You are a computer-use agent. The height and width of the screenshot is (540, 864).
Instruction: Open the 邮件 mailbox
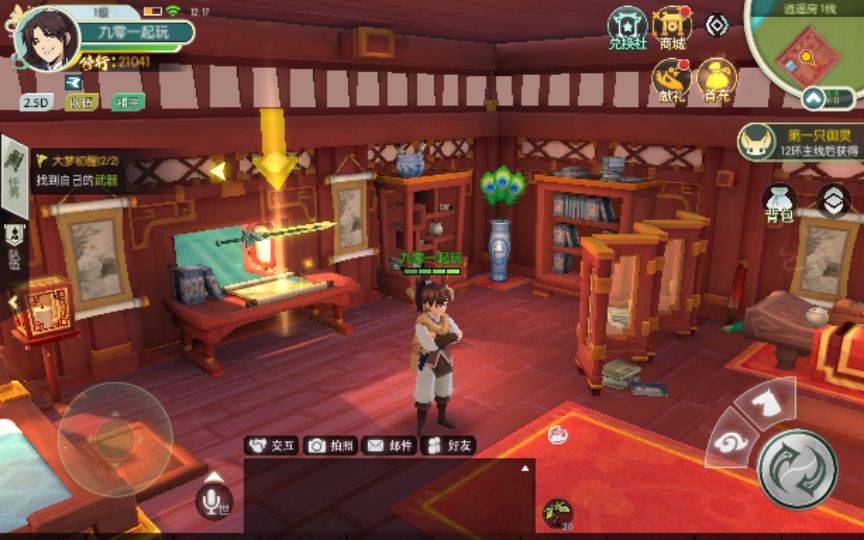click(389, 446)
